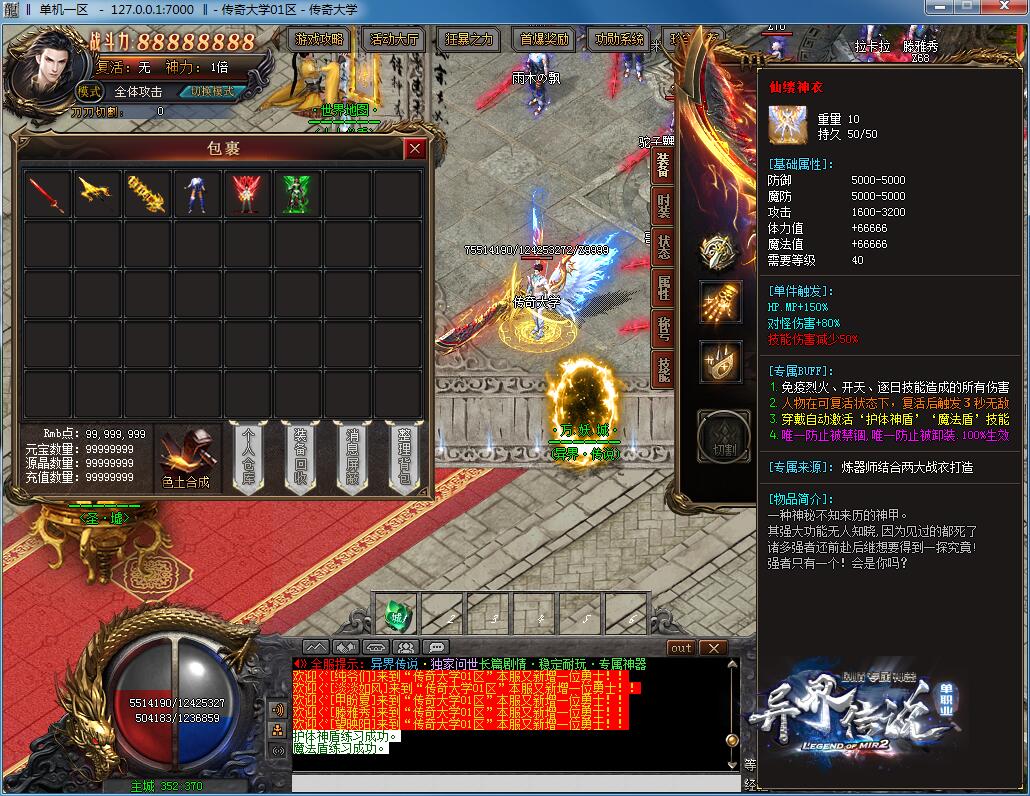Open 个人仓库 personal storage
Image resolution: width=1030 pixels, height=796 pixels.
(249, 457)
